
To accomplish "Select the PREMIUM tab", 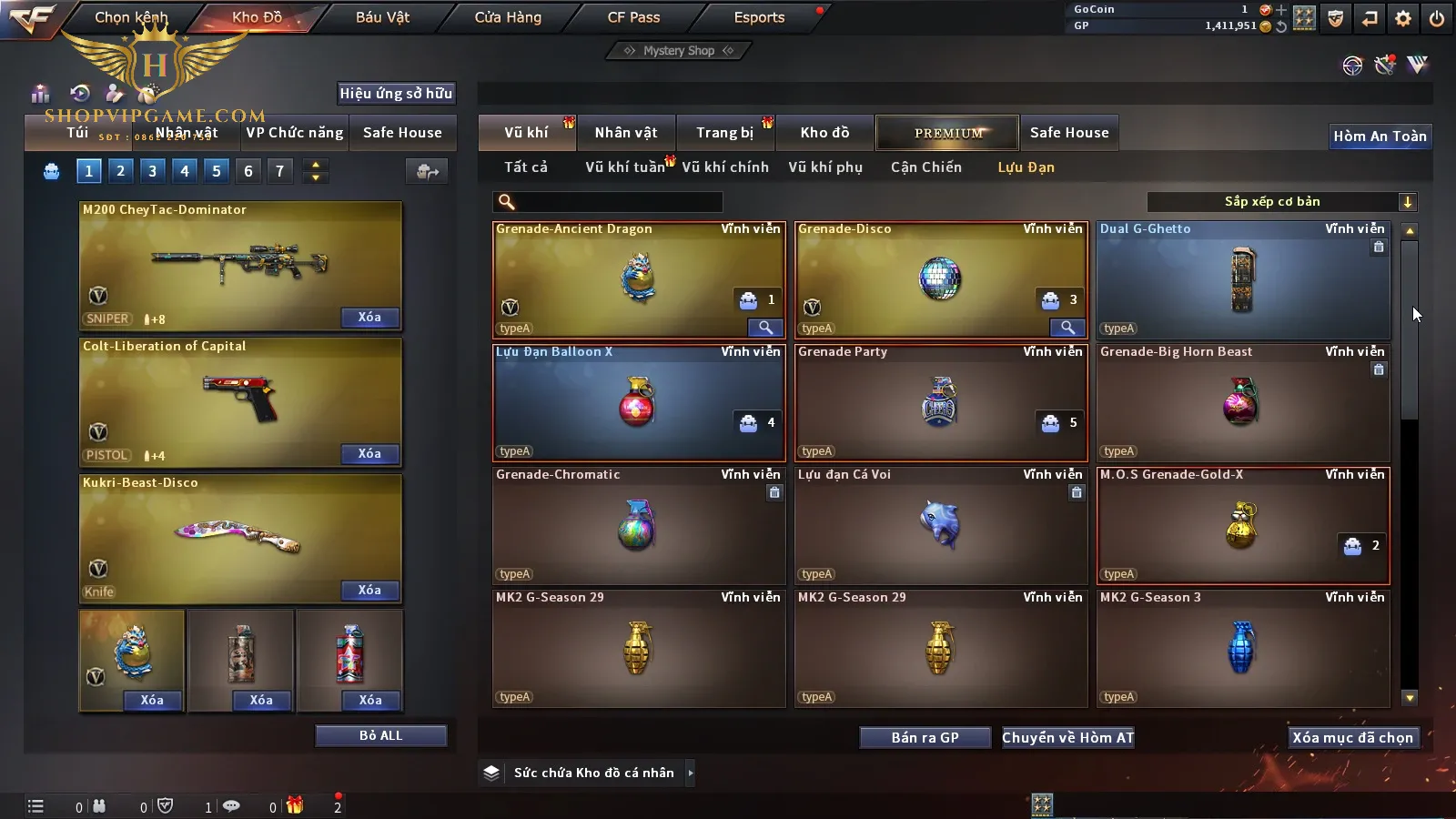I will pos(947,133).
